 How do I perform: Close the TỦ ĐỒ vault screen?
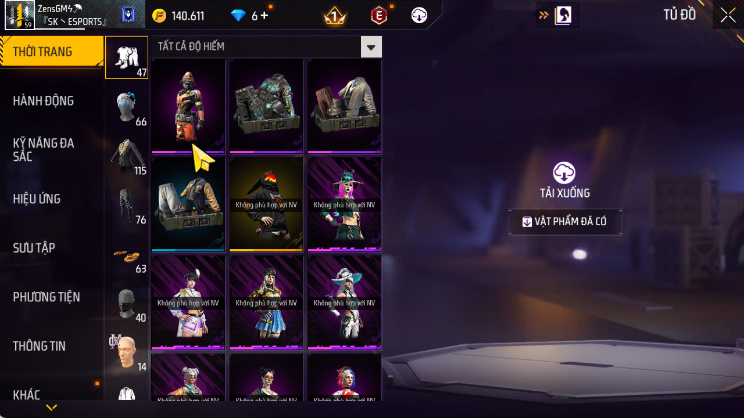[x=727, y=15]
